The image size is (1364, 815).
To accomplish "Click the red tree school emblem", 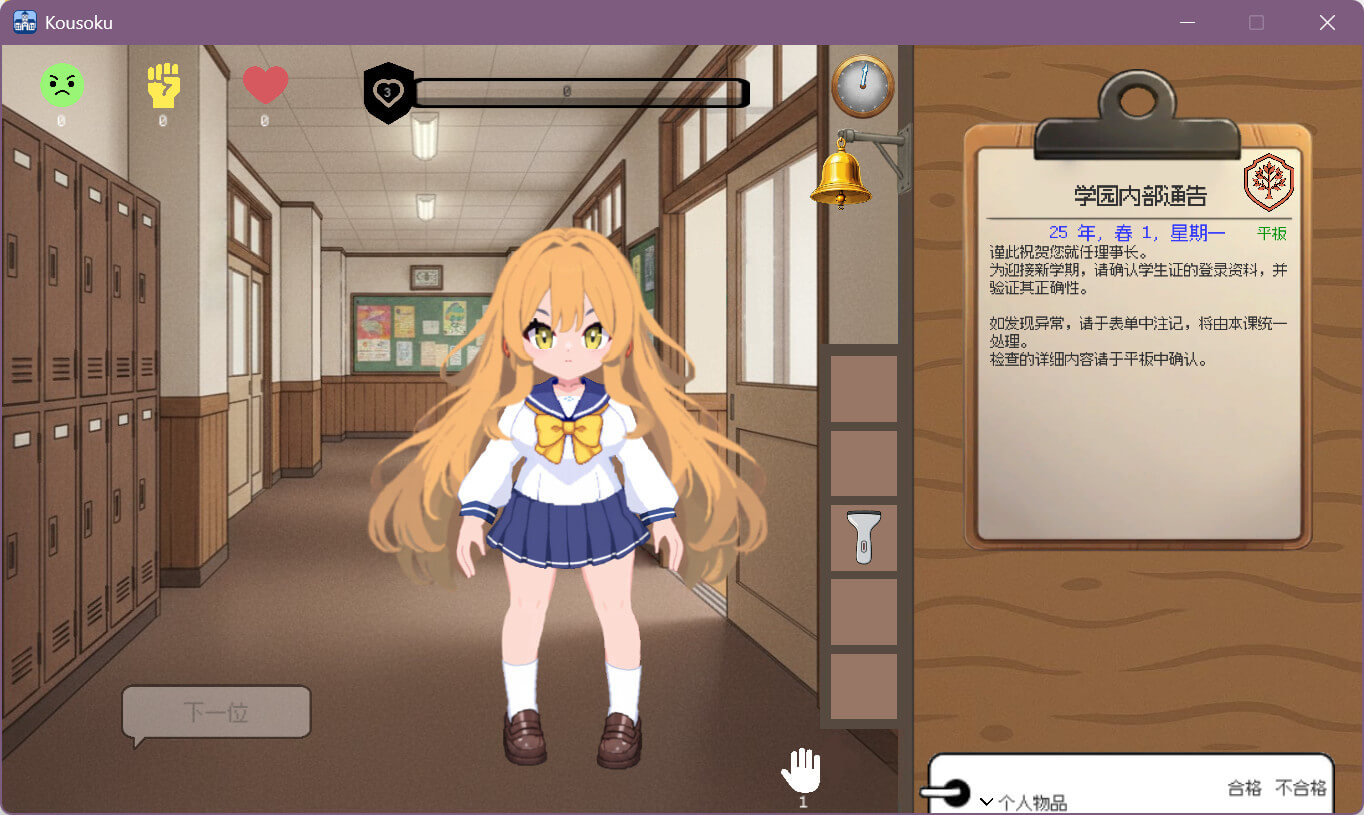I will coord(1268,182).
